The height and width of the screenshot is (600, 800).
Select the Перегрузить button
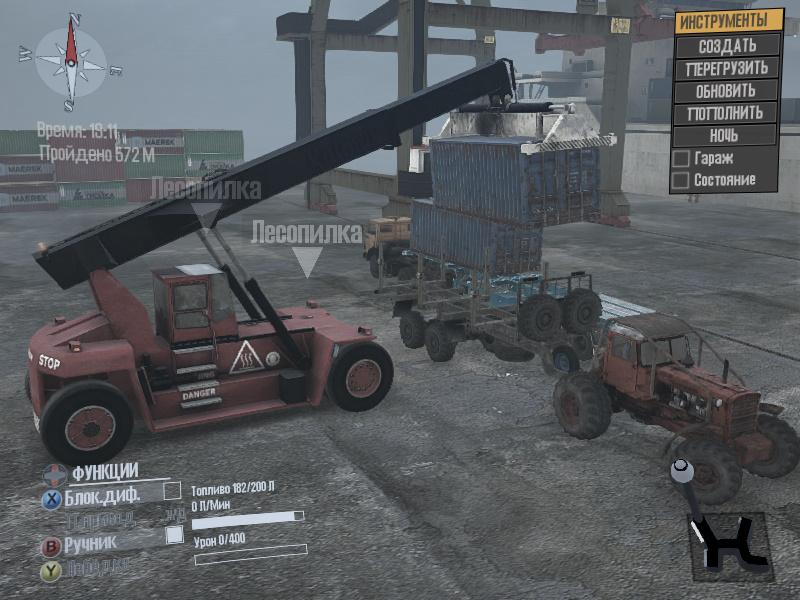[x=727, y=68]
